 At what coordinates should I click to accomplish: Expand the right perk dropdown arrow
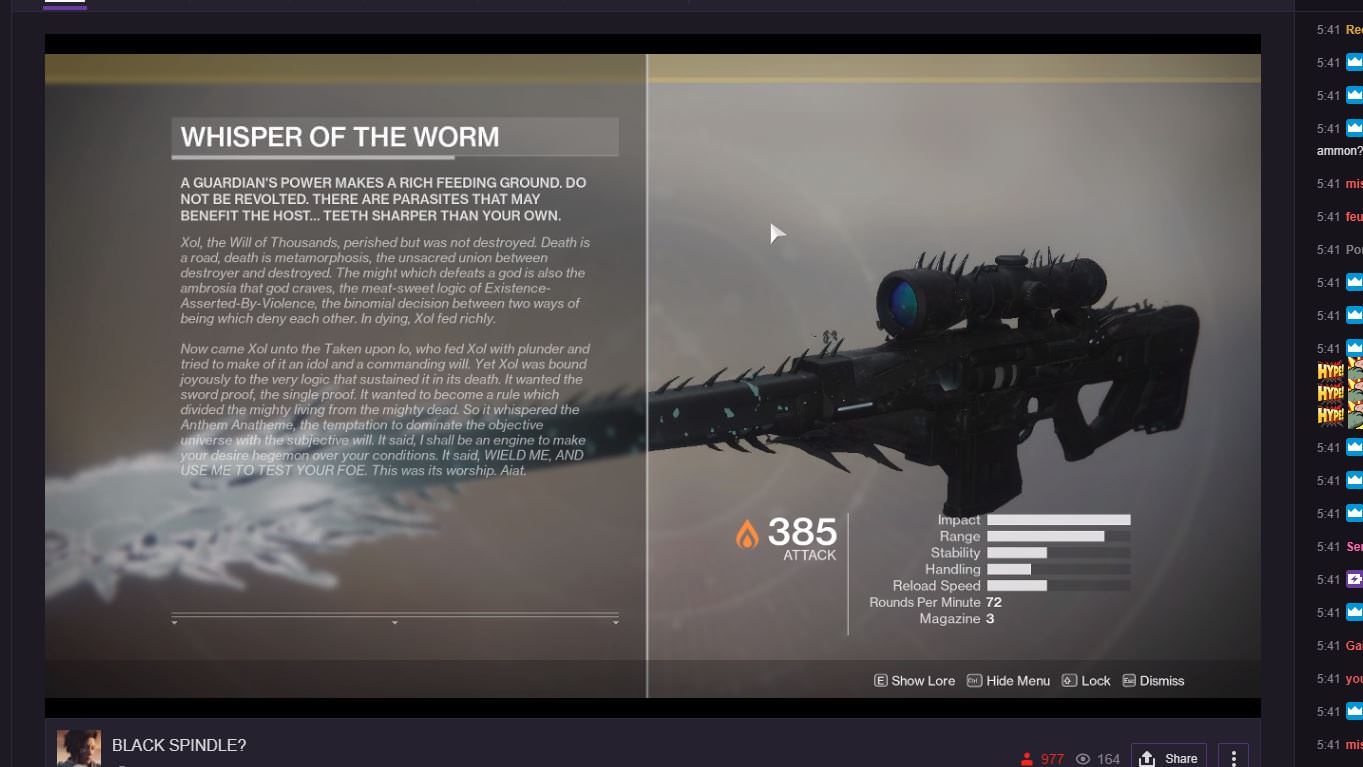(x=614, y=620)
